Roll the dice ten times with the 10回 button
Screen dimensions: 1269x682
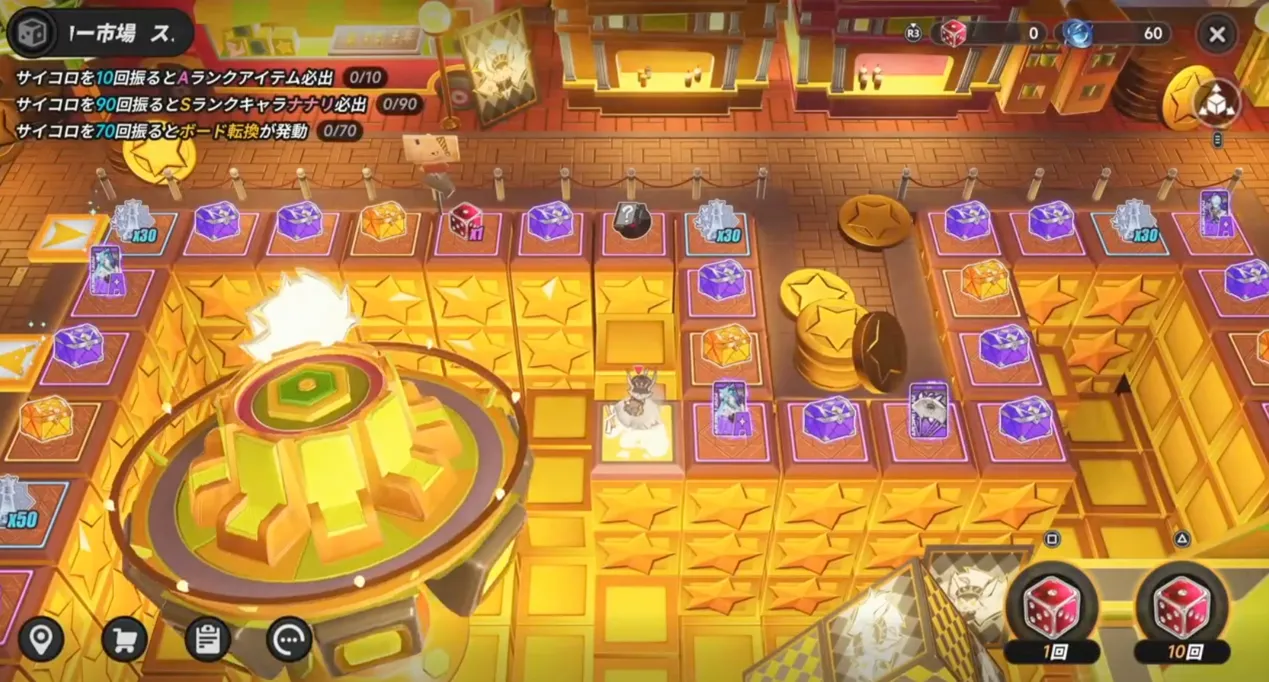1182,610
